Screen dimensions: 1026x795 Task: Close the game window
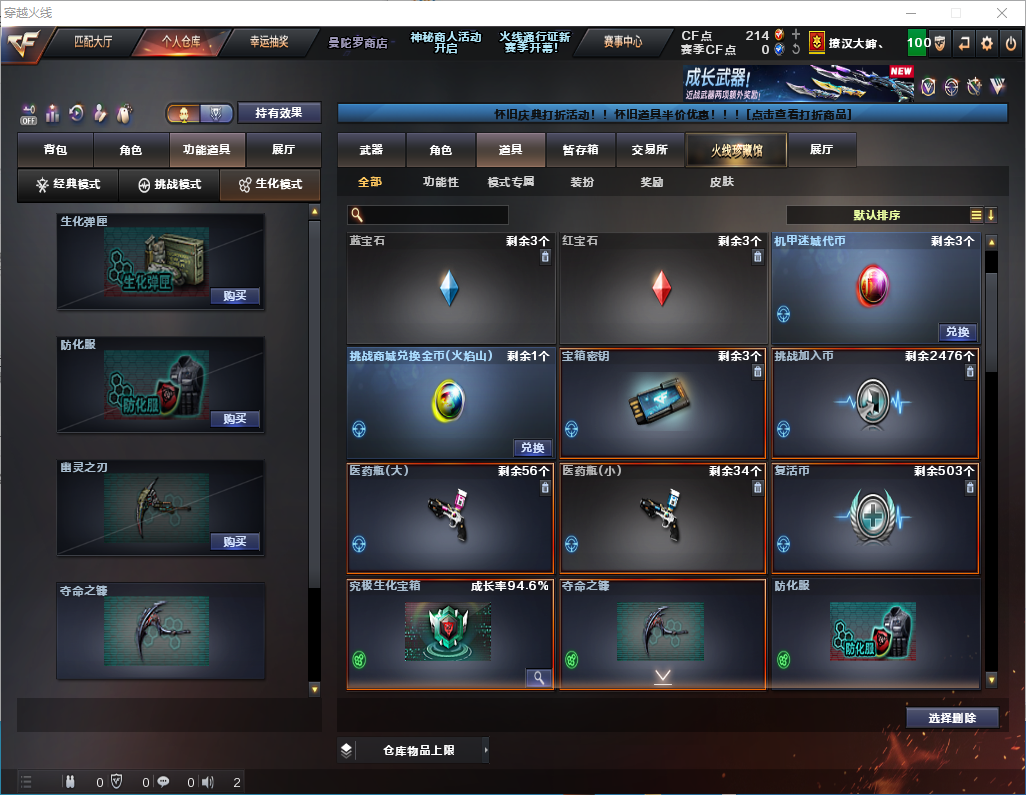(1001, 13)
